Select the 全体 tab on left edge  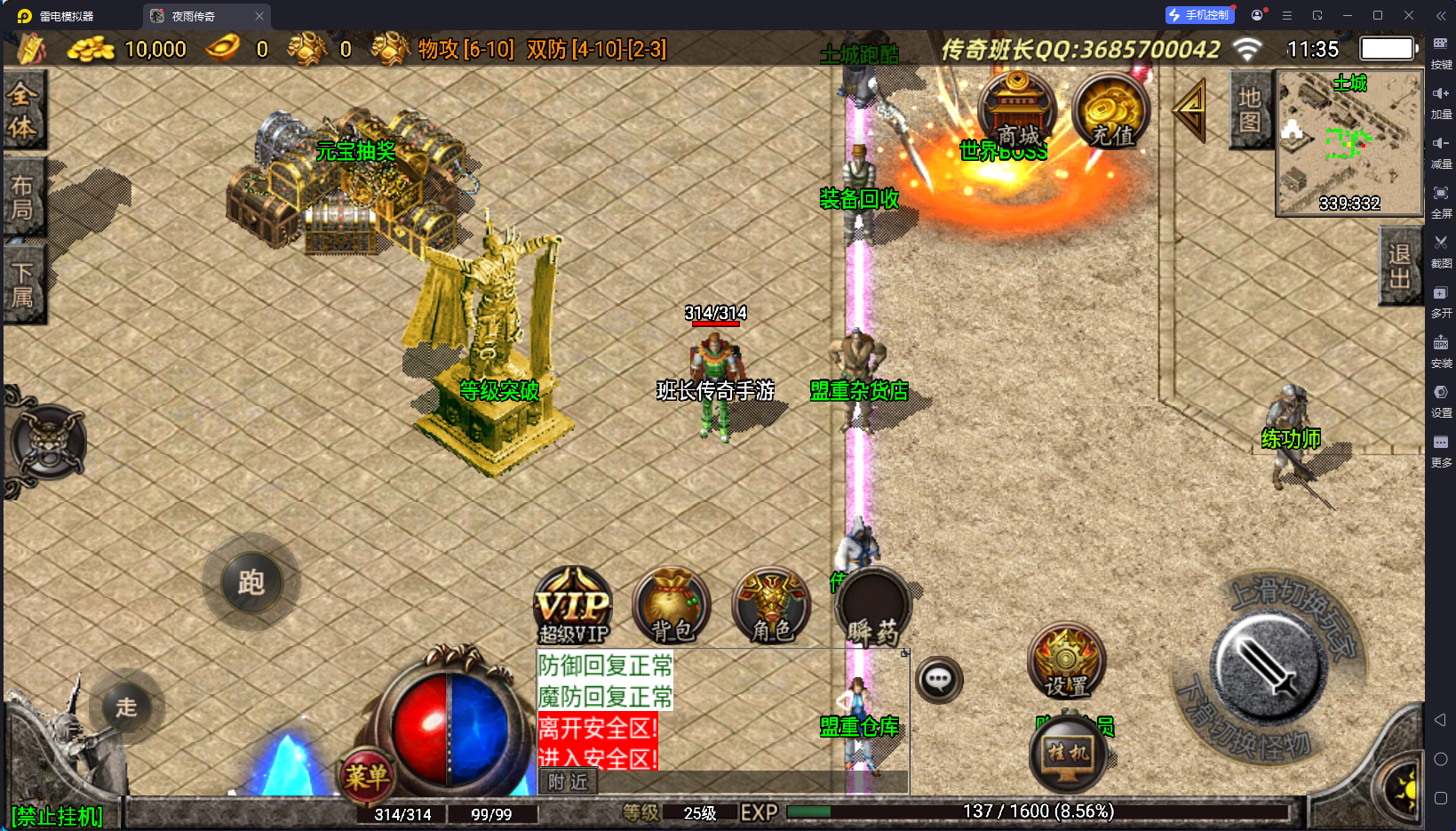(23, 110)
